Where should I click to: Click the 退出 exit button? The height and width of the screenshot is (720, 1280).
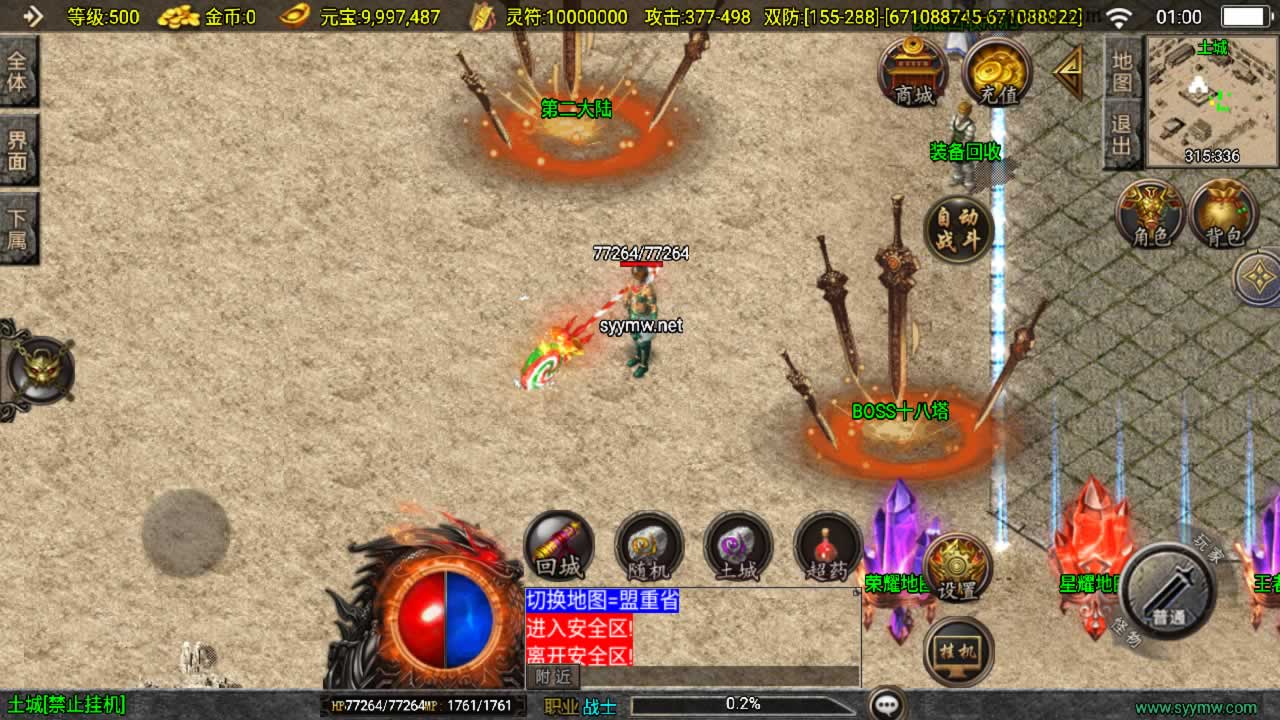click(1122, 135)
